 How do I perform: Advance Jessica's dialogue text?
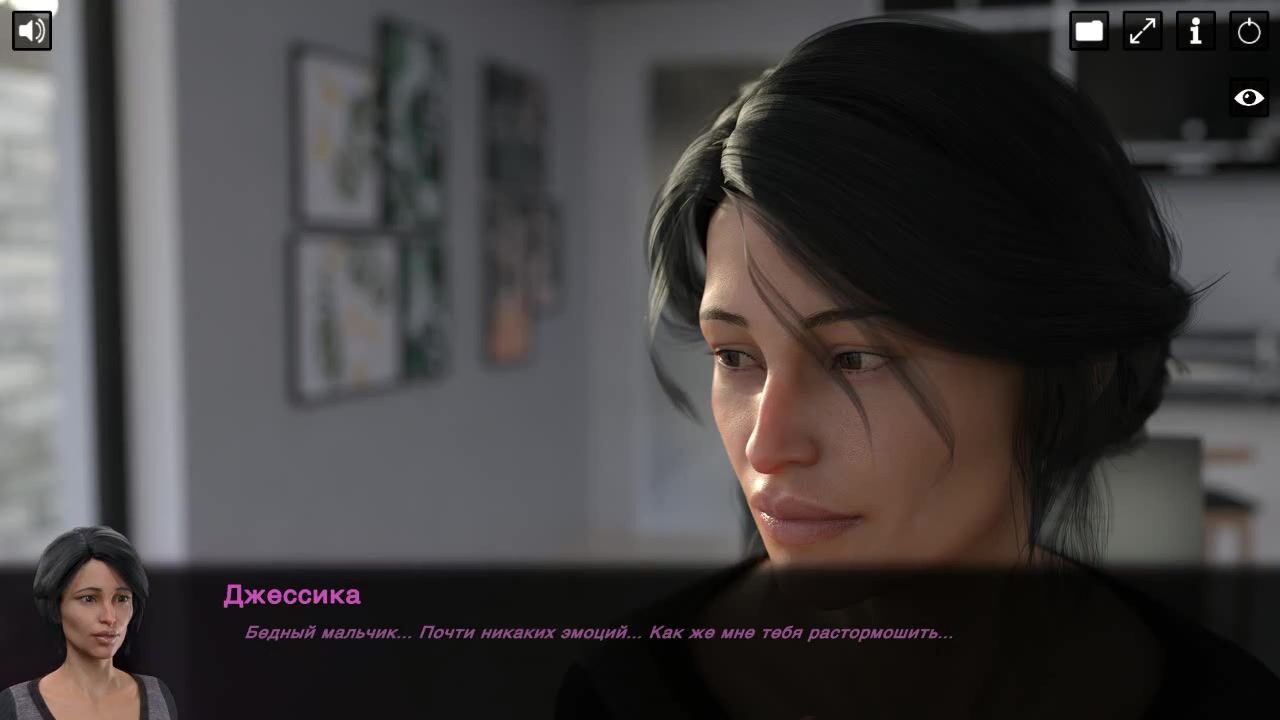coord(598,633)
